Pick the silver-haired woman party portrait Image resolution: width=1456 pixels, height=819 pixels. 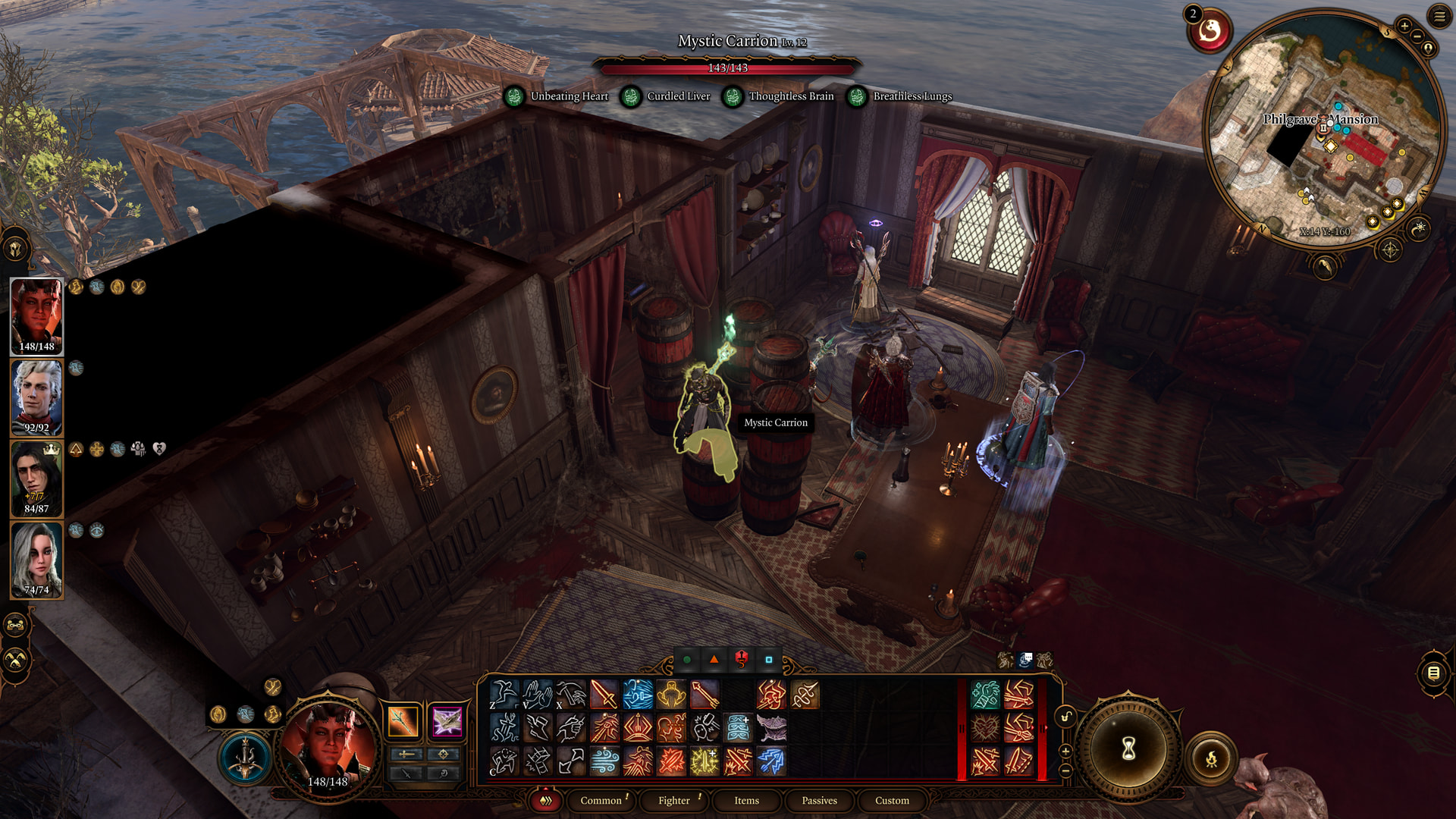click(x=36, y=558)
